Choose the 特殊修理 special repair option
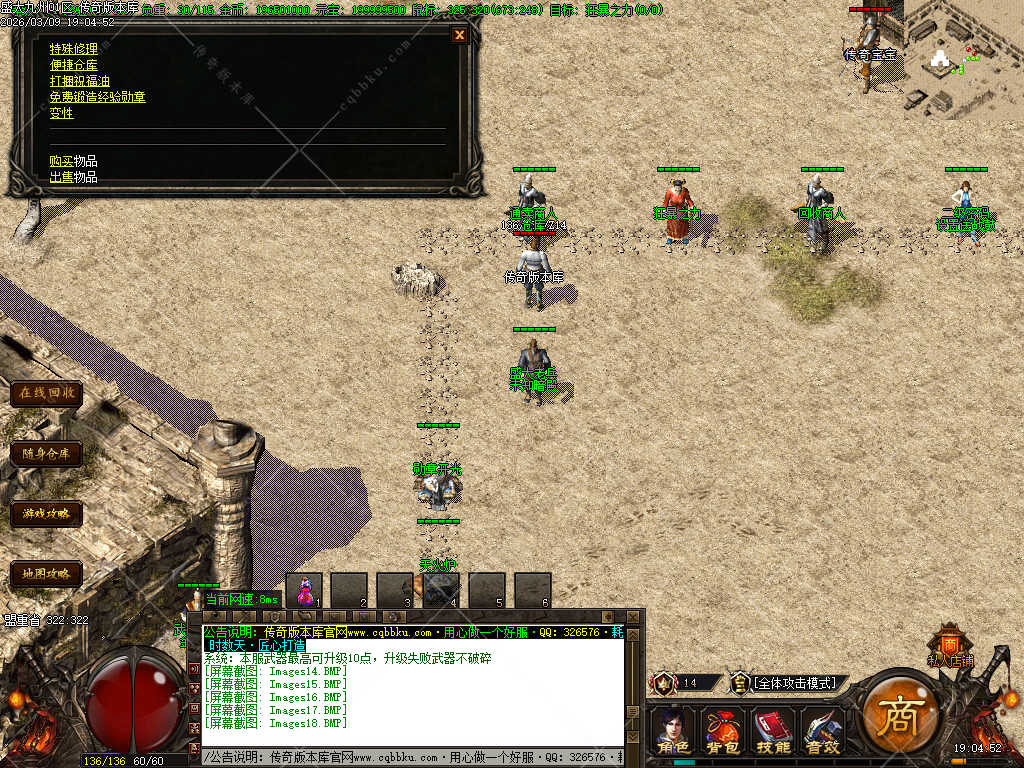The image size is (1024, 768). click(74, 49)
